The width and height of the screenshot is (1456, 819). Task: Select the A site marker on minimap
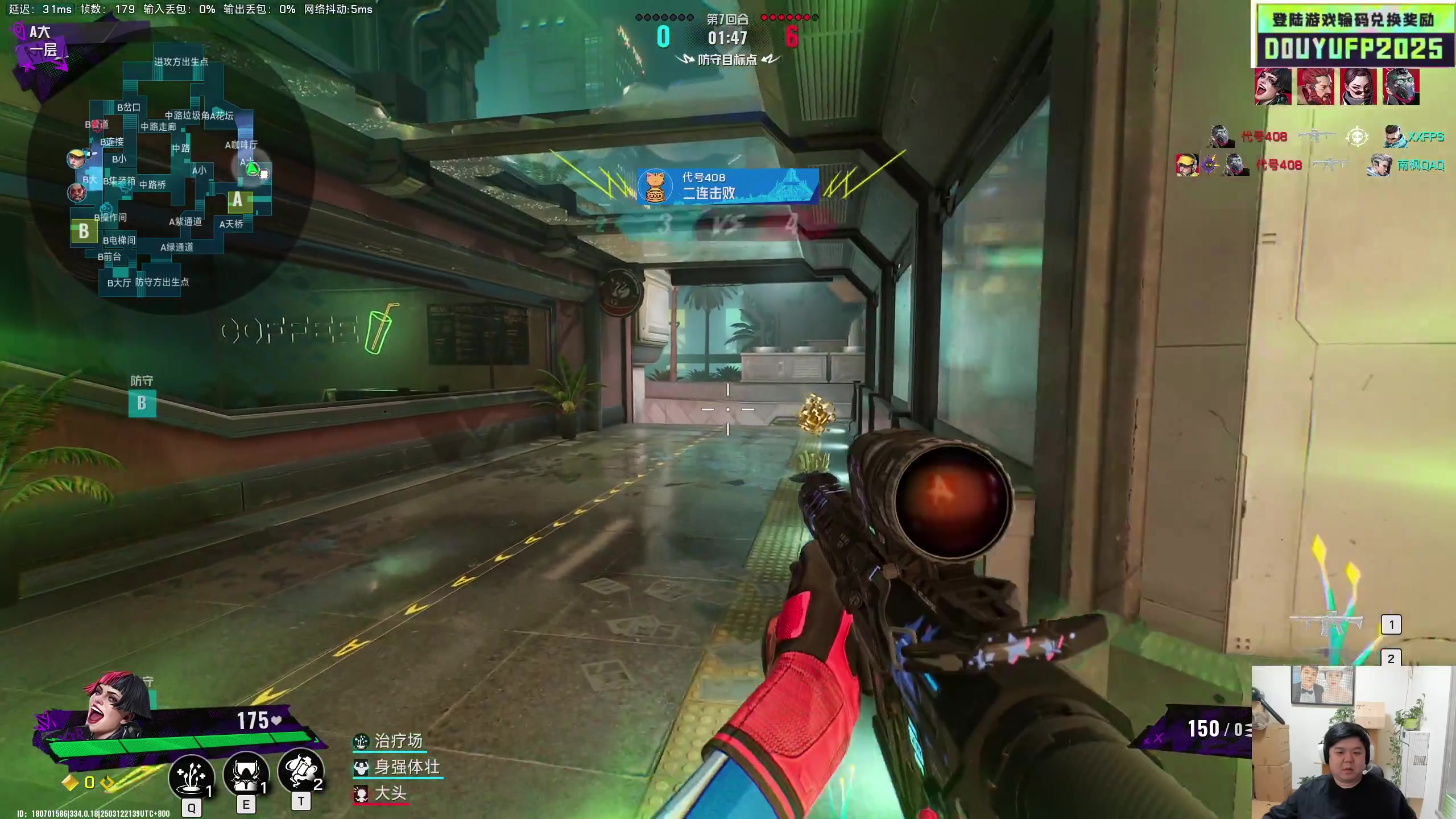[x=237, y=200]
